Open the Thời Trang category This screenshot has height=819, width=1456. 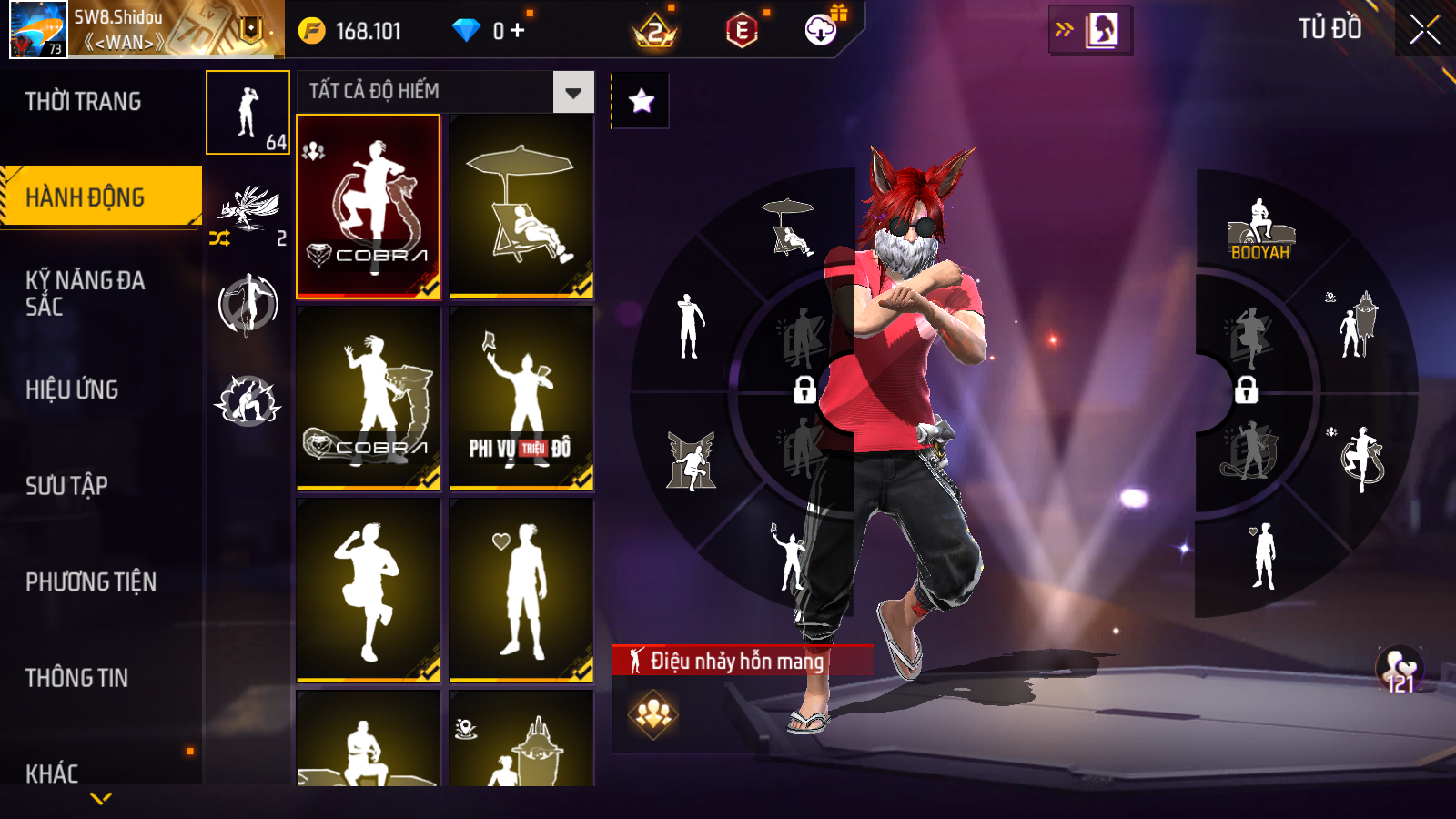(x=84, y=102)
